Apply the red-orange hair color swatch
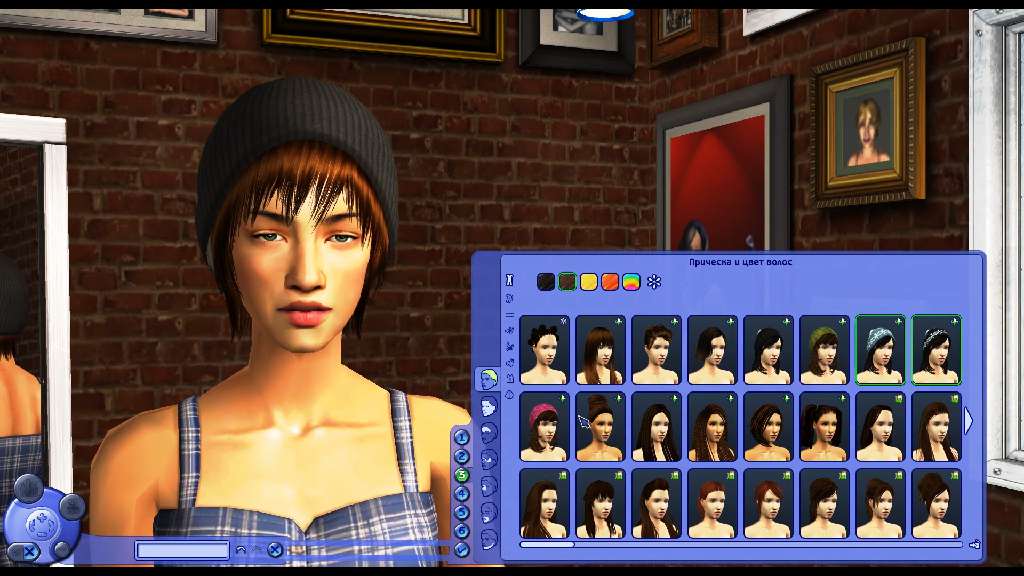1024x576 pixels. coord(610,282)
